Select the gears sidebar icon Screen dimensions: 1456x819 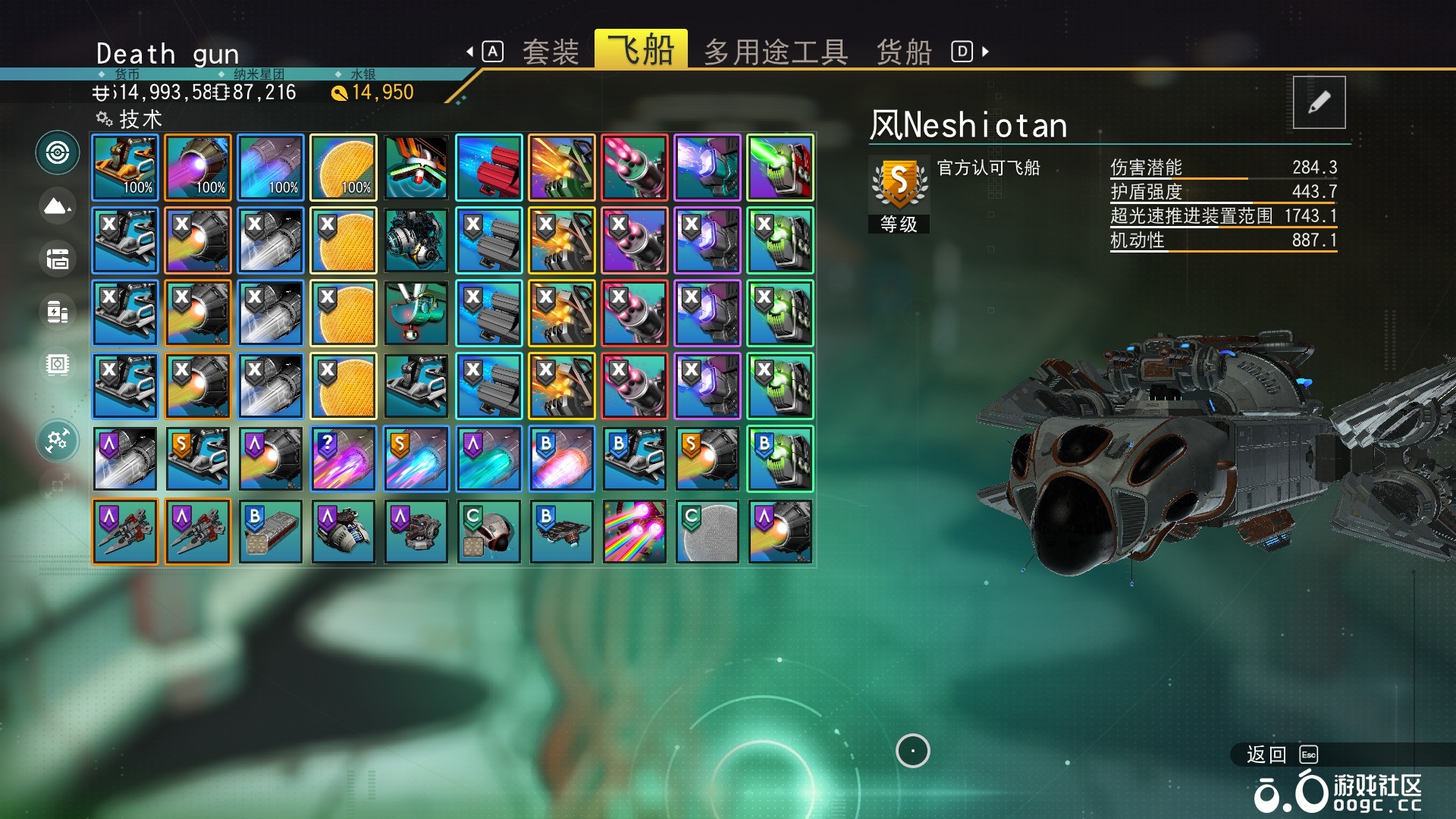[x=58, y=441]
